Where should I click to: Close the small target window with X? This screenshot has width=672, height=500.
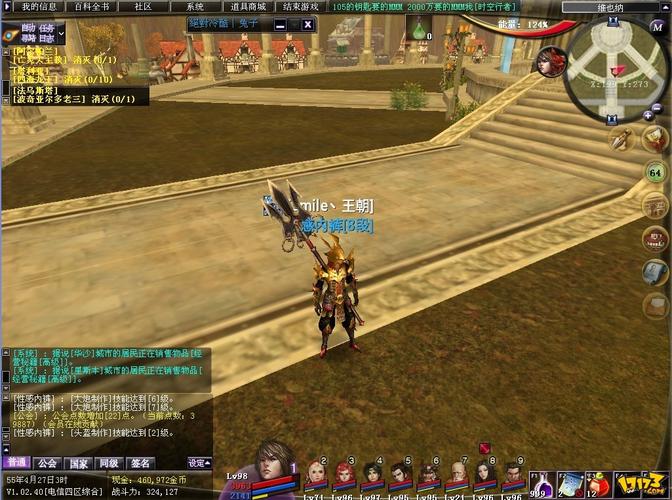pos(307,24)
